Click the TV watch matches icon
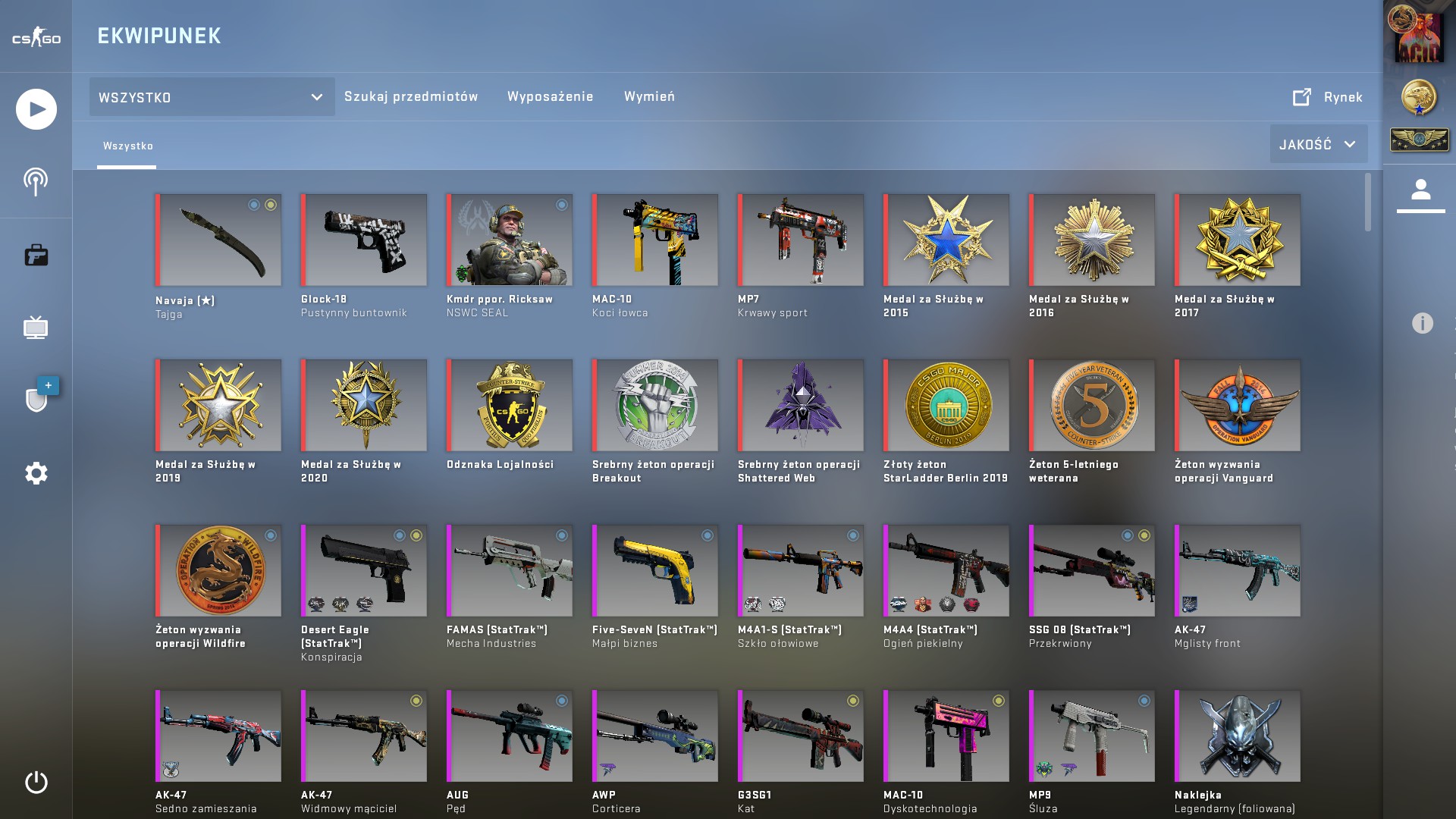The image size is (1456, 819). [35, 328]
